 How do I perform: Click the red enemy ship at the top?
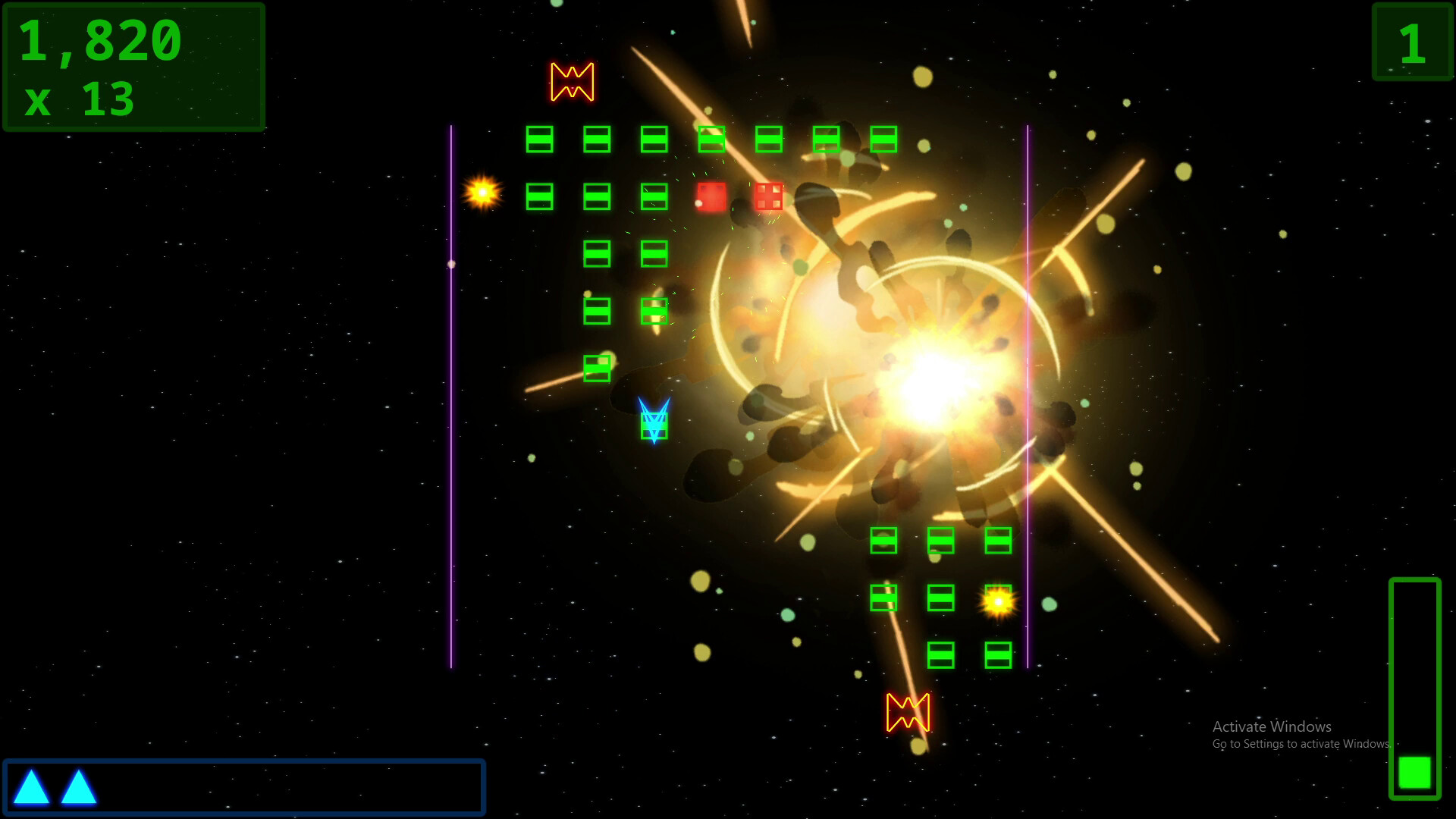point(571,81)
